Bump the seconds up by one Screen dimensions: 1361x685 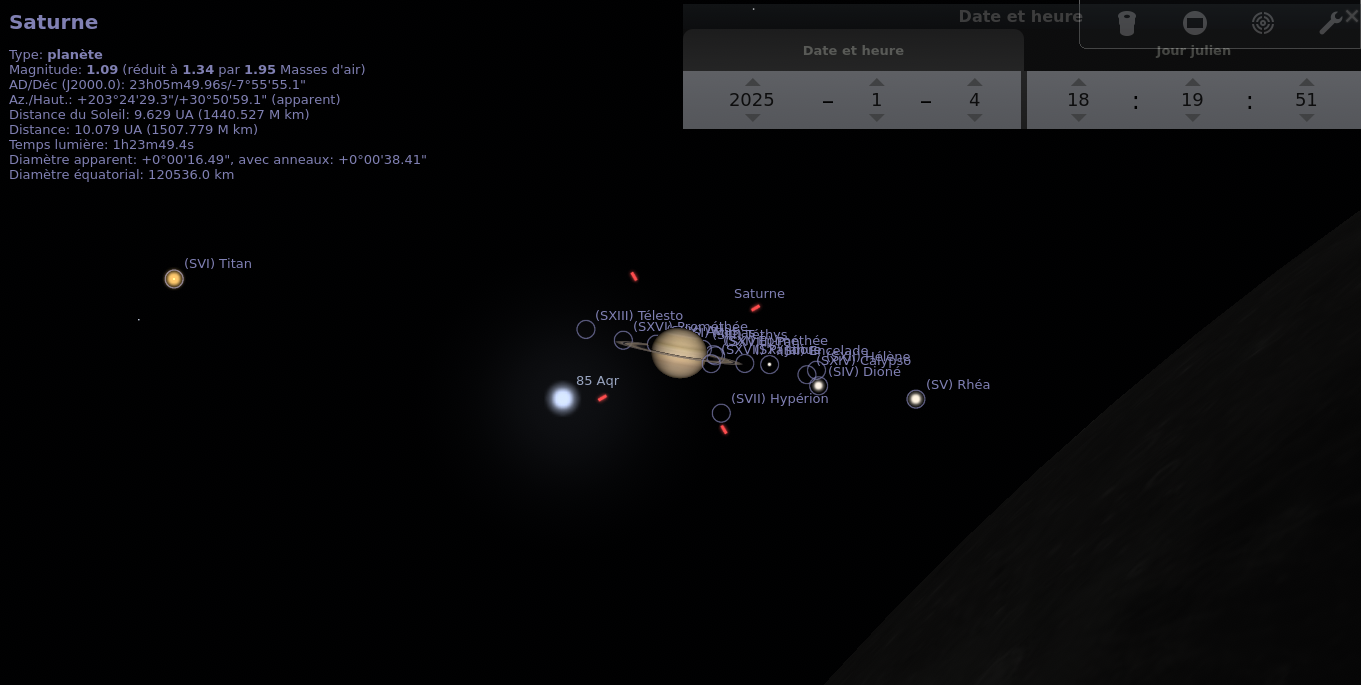[x=1306, y=83]
